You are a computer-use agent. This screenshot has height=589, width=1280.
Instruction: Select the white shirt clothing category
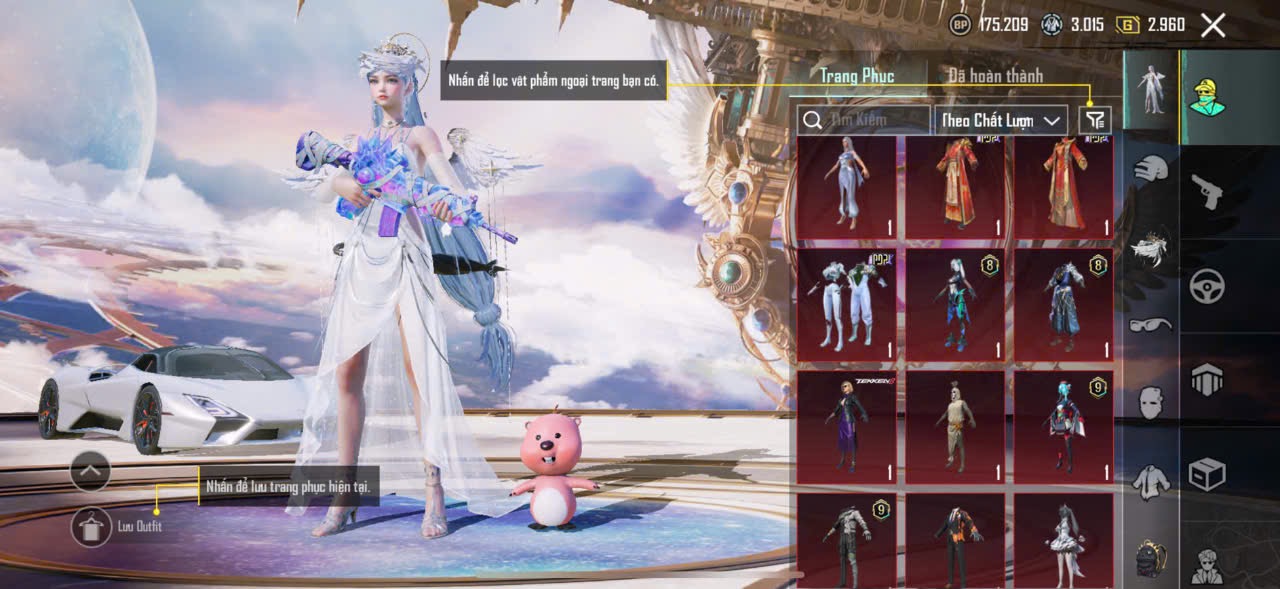[x=1151, y=481]
